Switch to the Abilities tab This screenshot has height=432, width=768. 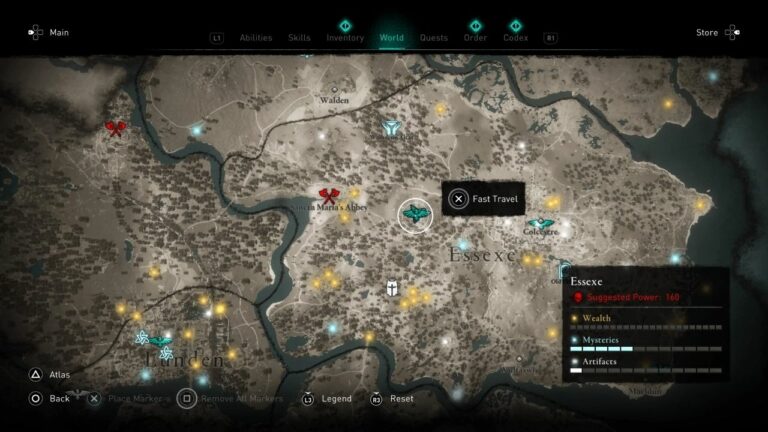coord(256,38)
